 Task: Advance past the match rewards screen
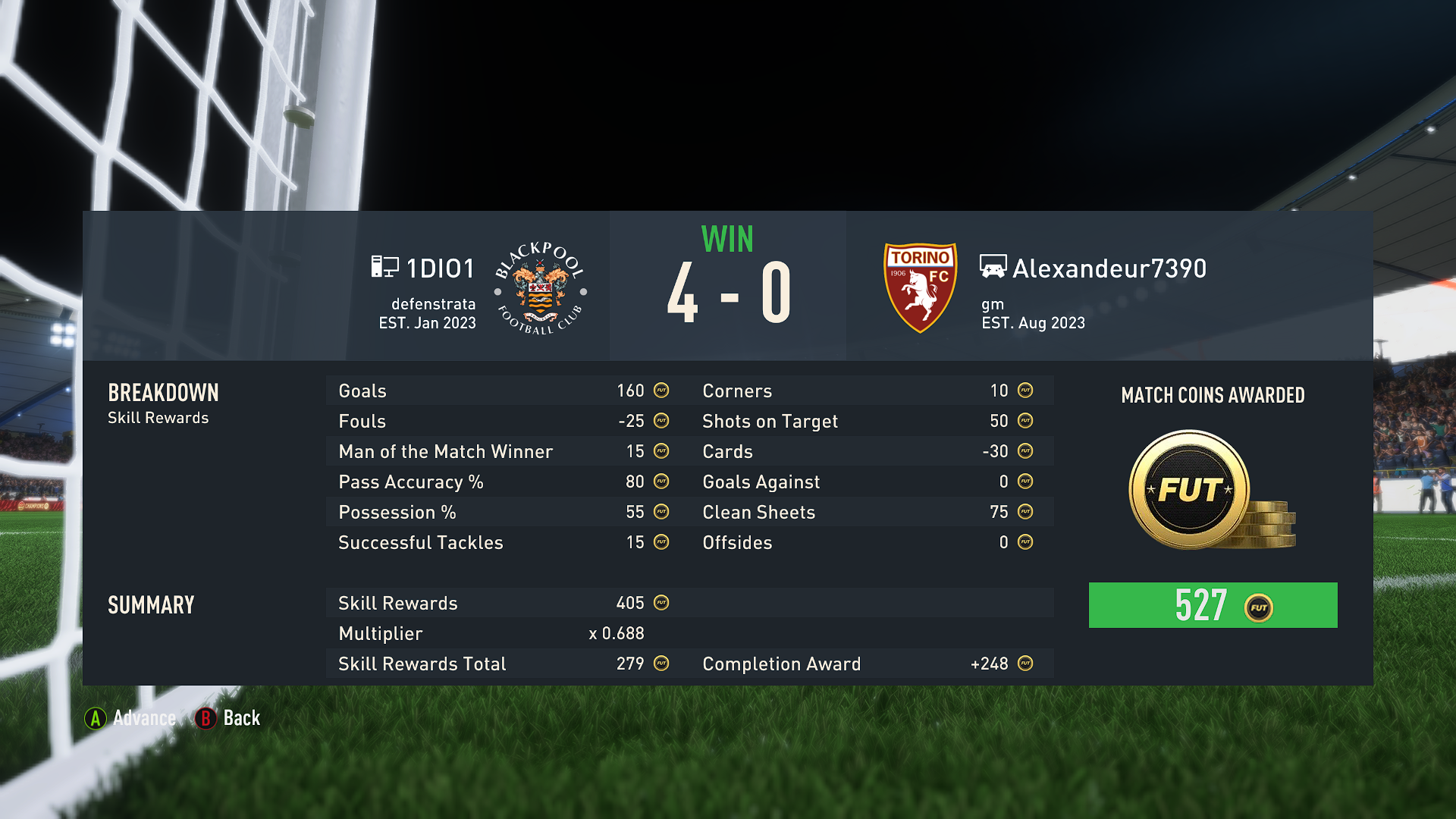click(130, 718)
